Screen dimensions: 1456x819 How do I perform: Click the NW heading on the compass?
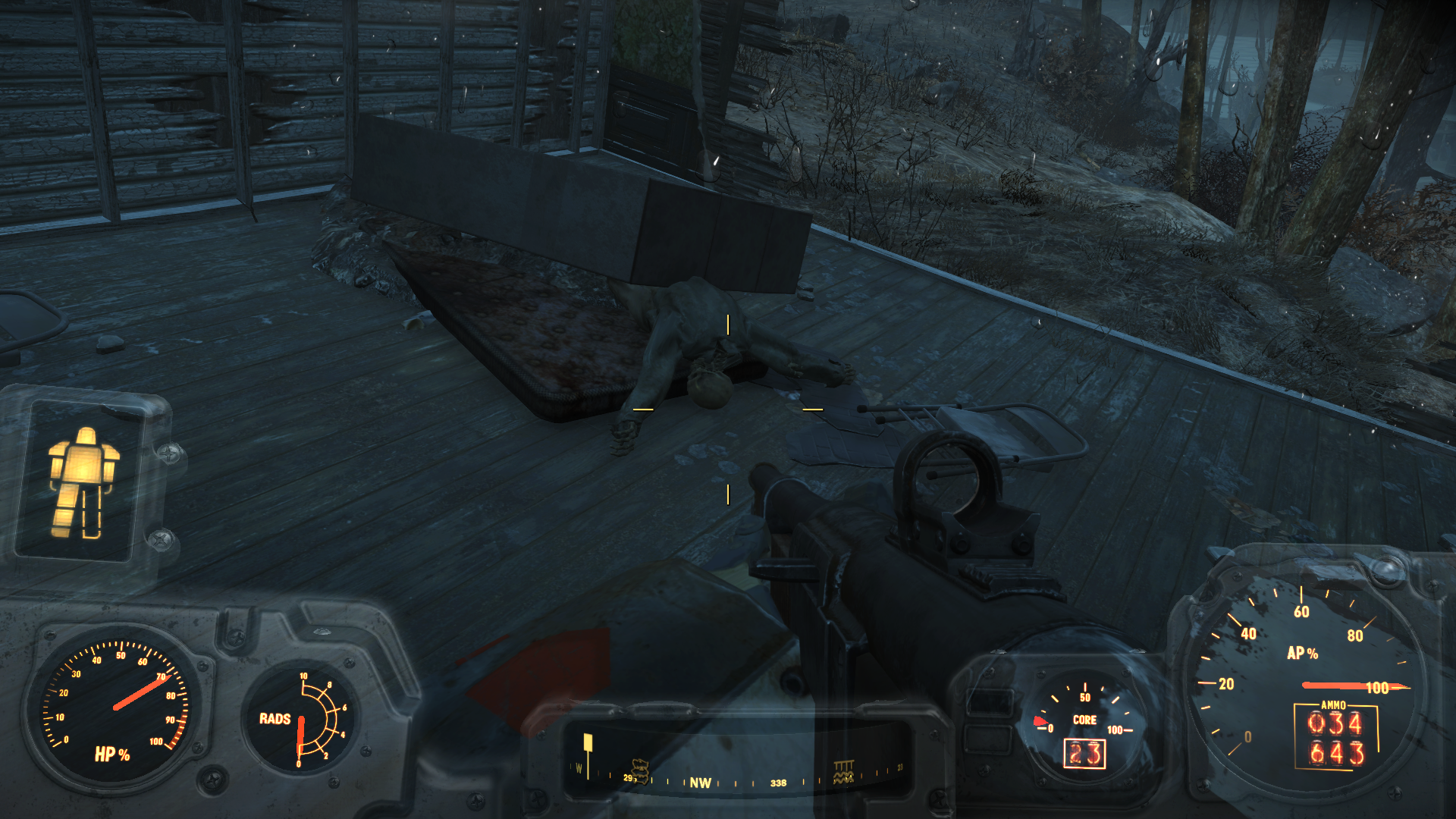700,783
